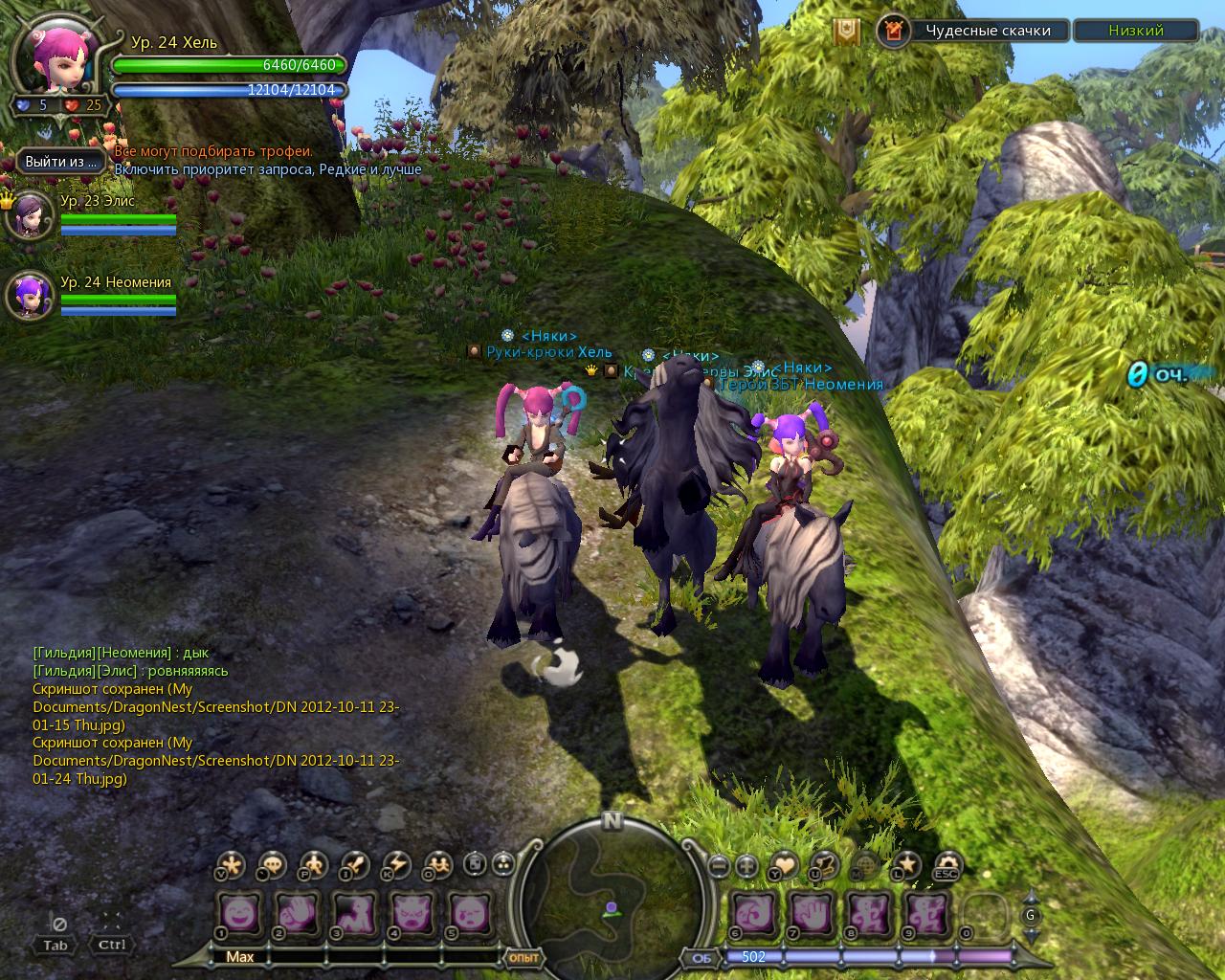Open the "Чудесные скачки" dungeon tracker
Viewport: 1225px width, 980px height.
click(x=987, y=31)
